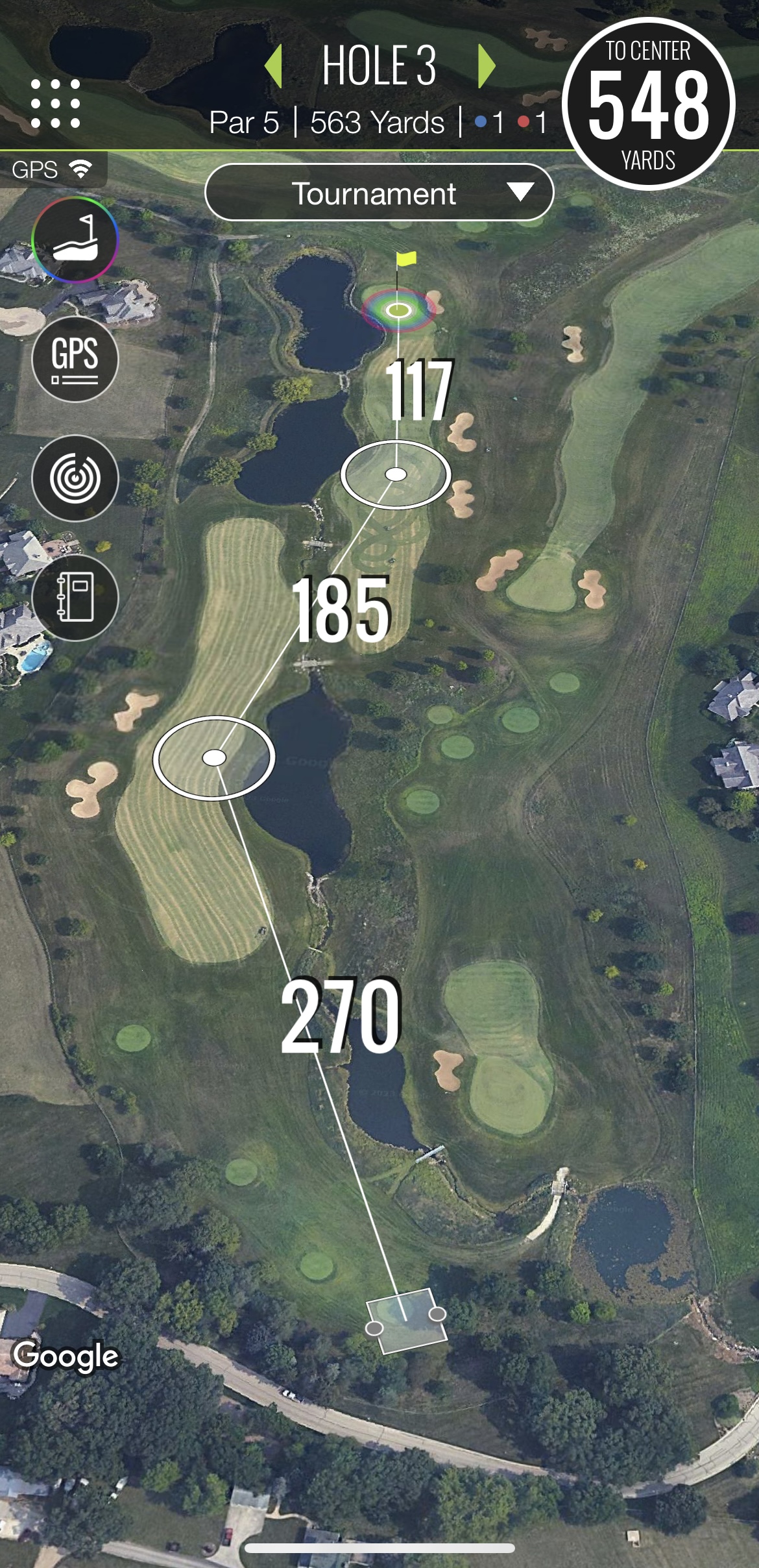The image size is (759, 1568).
Task: Open the Google attribution logo
Action: (x=66, y=1356)
